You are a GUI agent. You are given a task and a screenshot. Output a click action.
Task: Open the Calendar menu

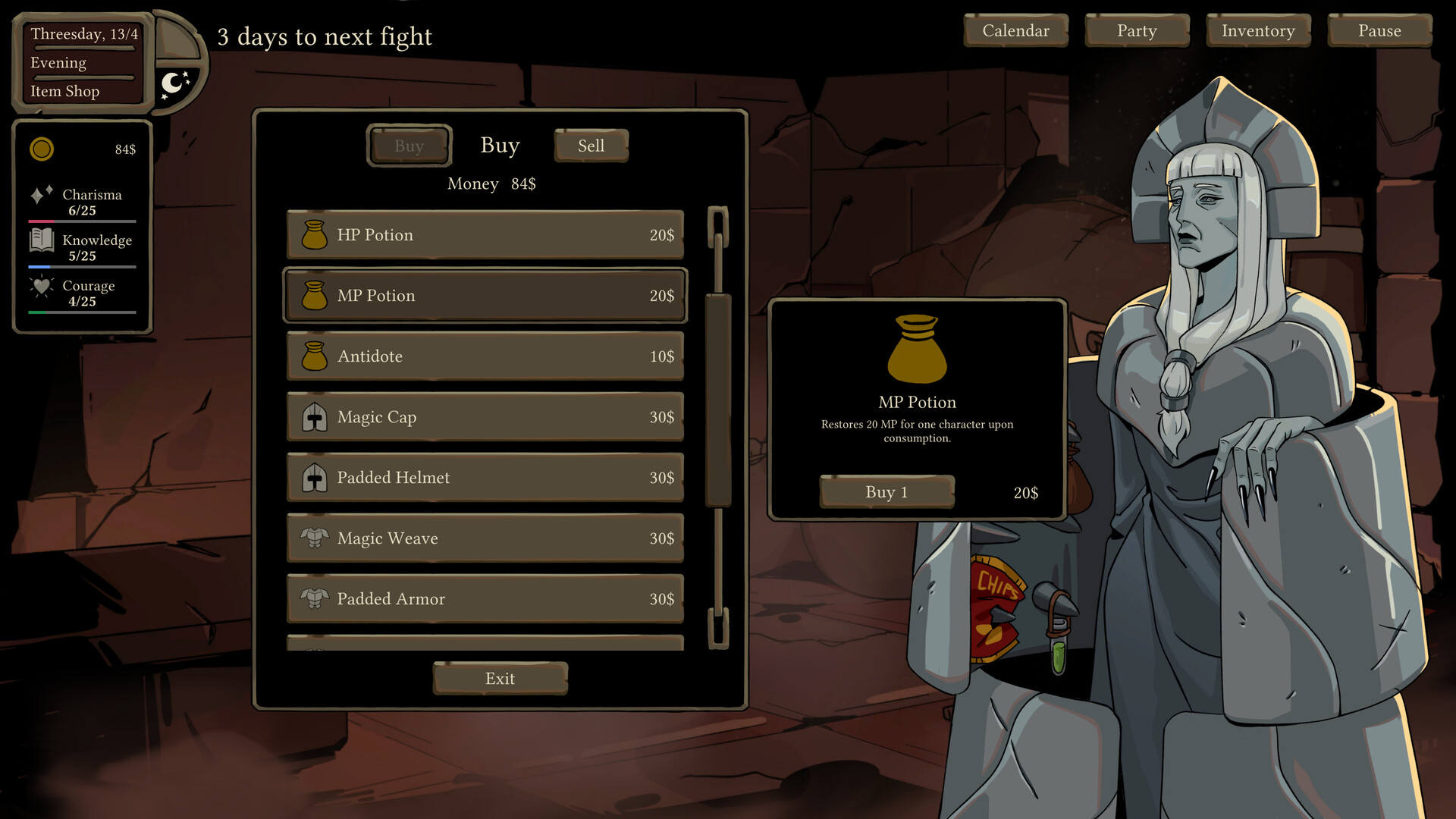point(1015,31)
